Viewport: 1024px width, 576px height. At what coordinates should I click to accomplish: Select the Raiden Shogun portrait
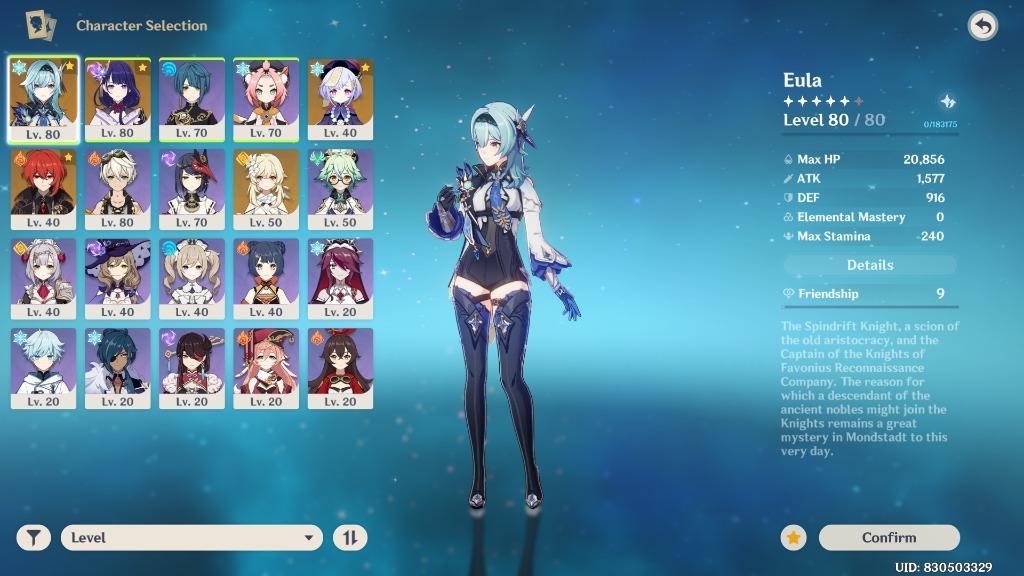pyautogui.click(x=118, y=98)
